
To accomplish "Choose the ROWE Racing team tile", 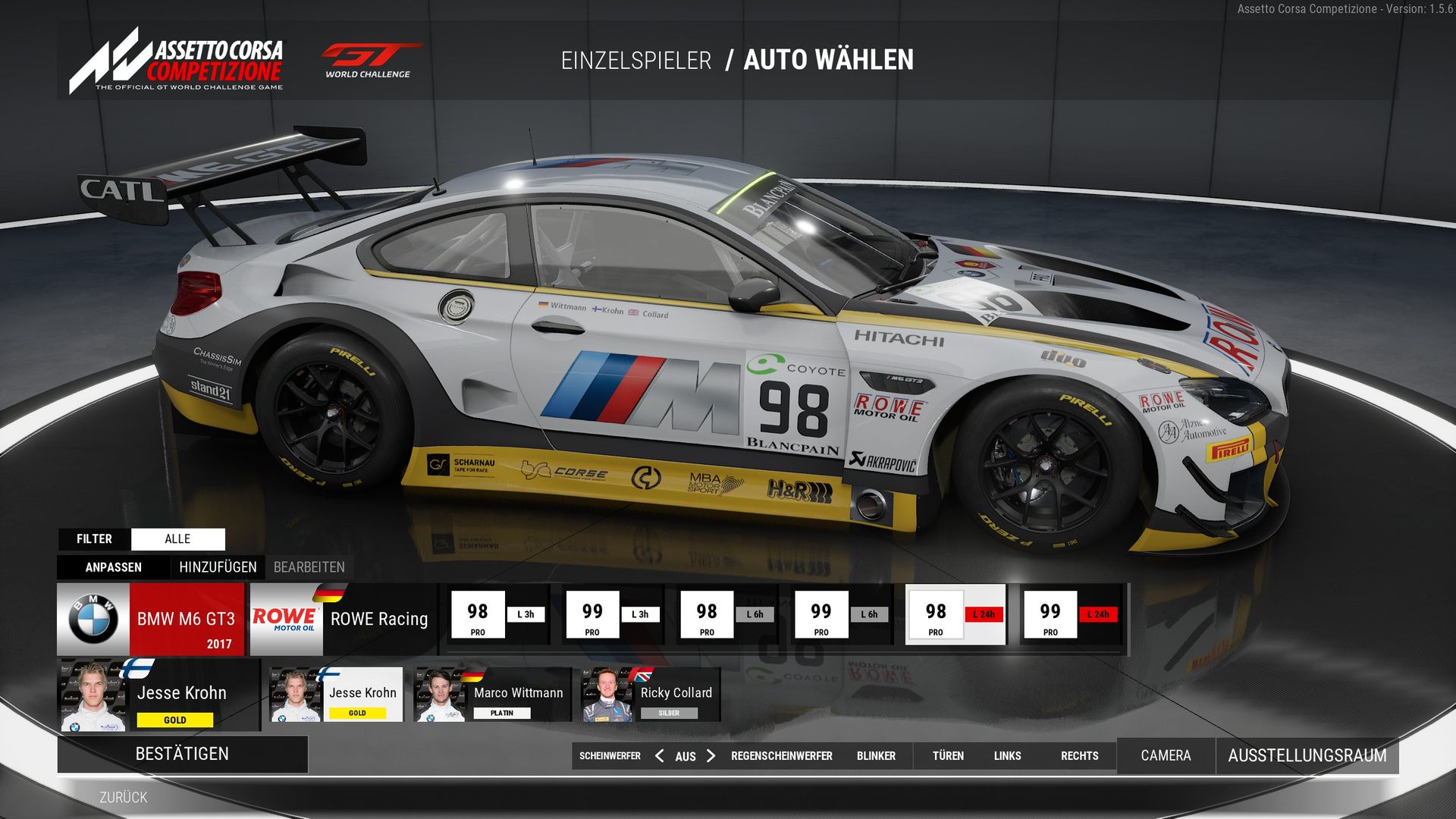I will (x=343, y=619).
